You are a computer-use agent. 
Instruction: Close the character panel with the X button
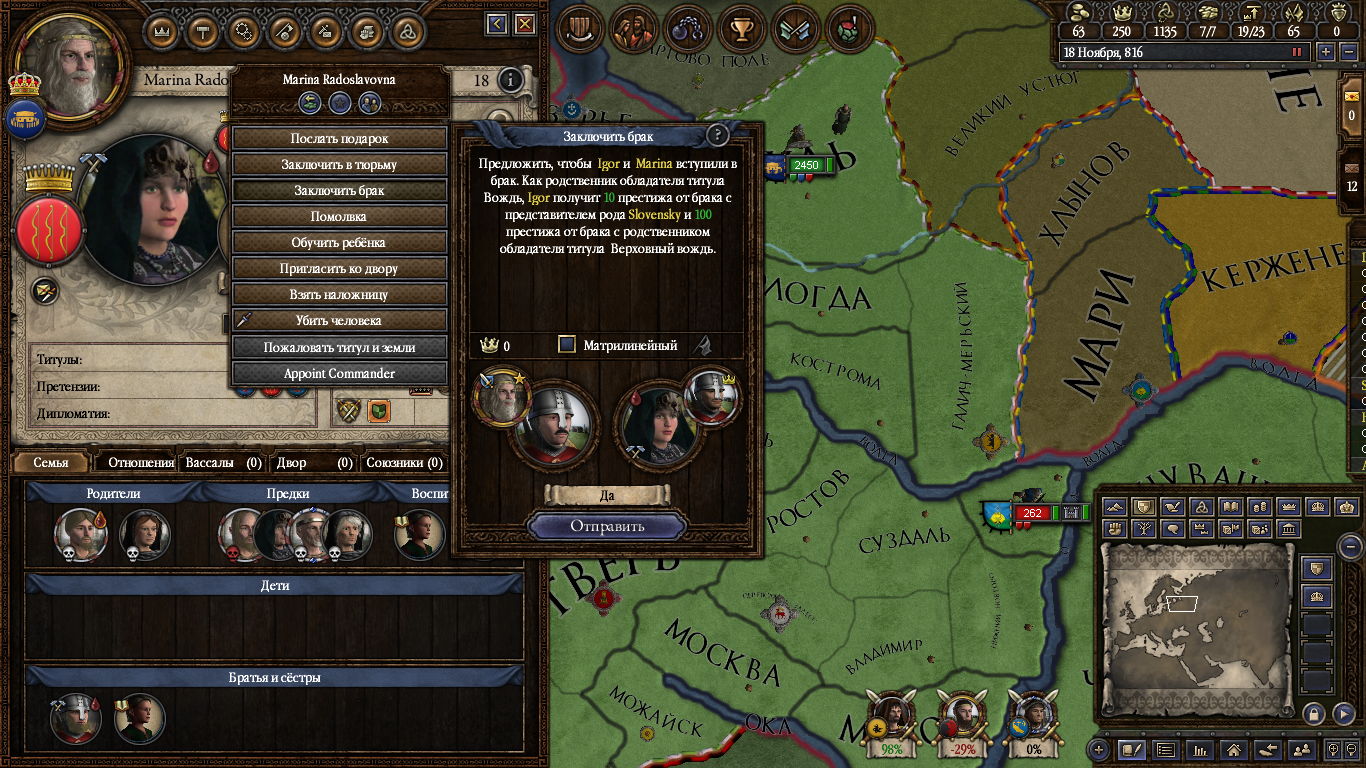coord(524,24)
